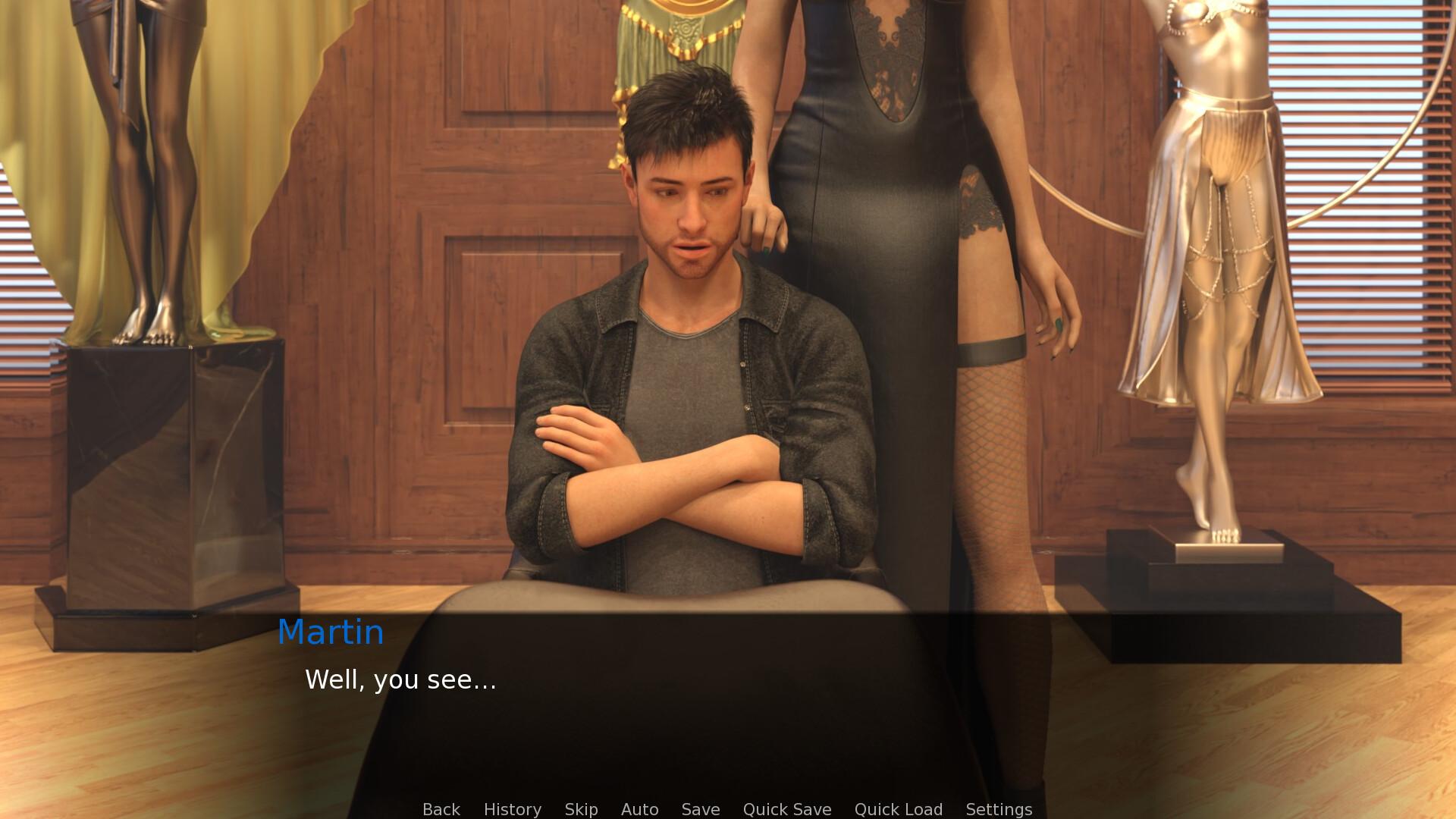Screen dimensions: 1456x819
Task: Click the "Well, you see…" dialogue line
Action: pos(400,679)
